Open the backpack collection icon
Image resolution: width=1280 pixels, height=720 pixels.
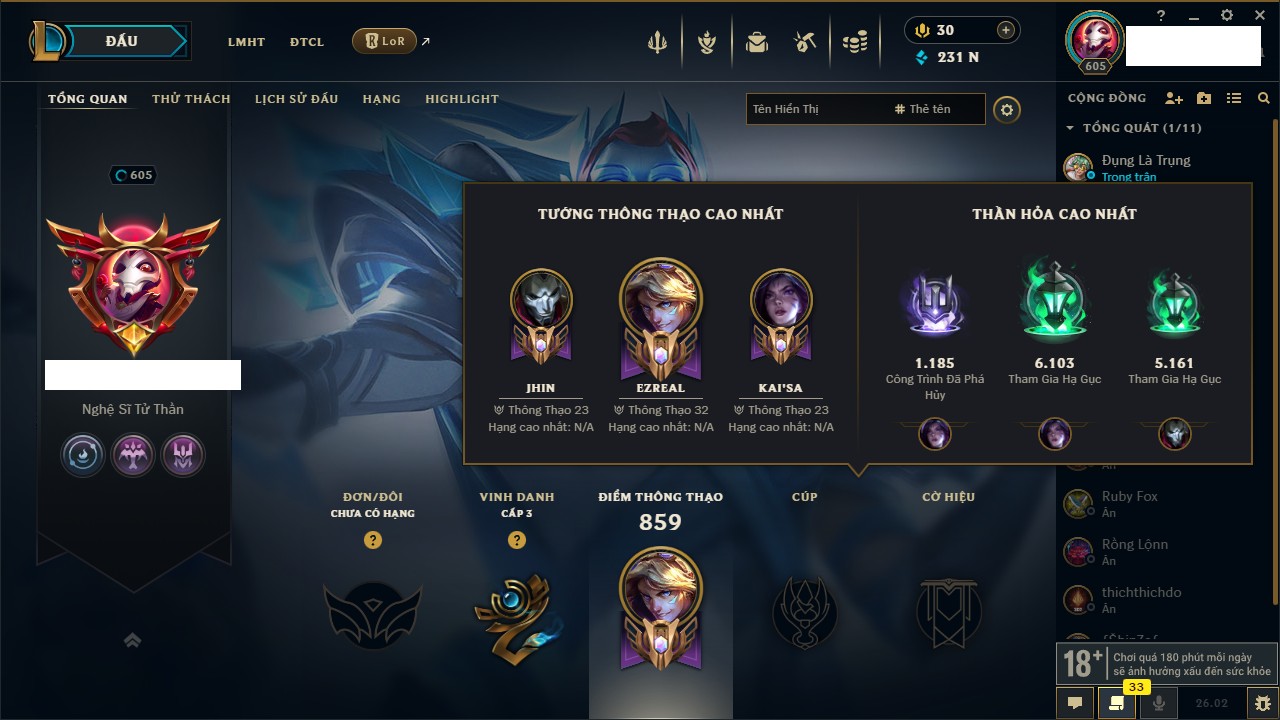757,43
